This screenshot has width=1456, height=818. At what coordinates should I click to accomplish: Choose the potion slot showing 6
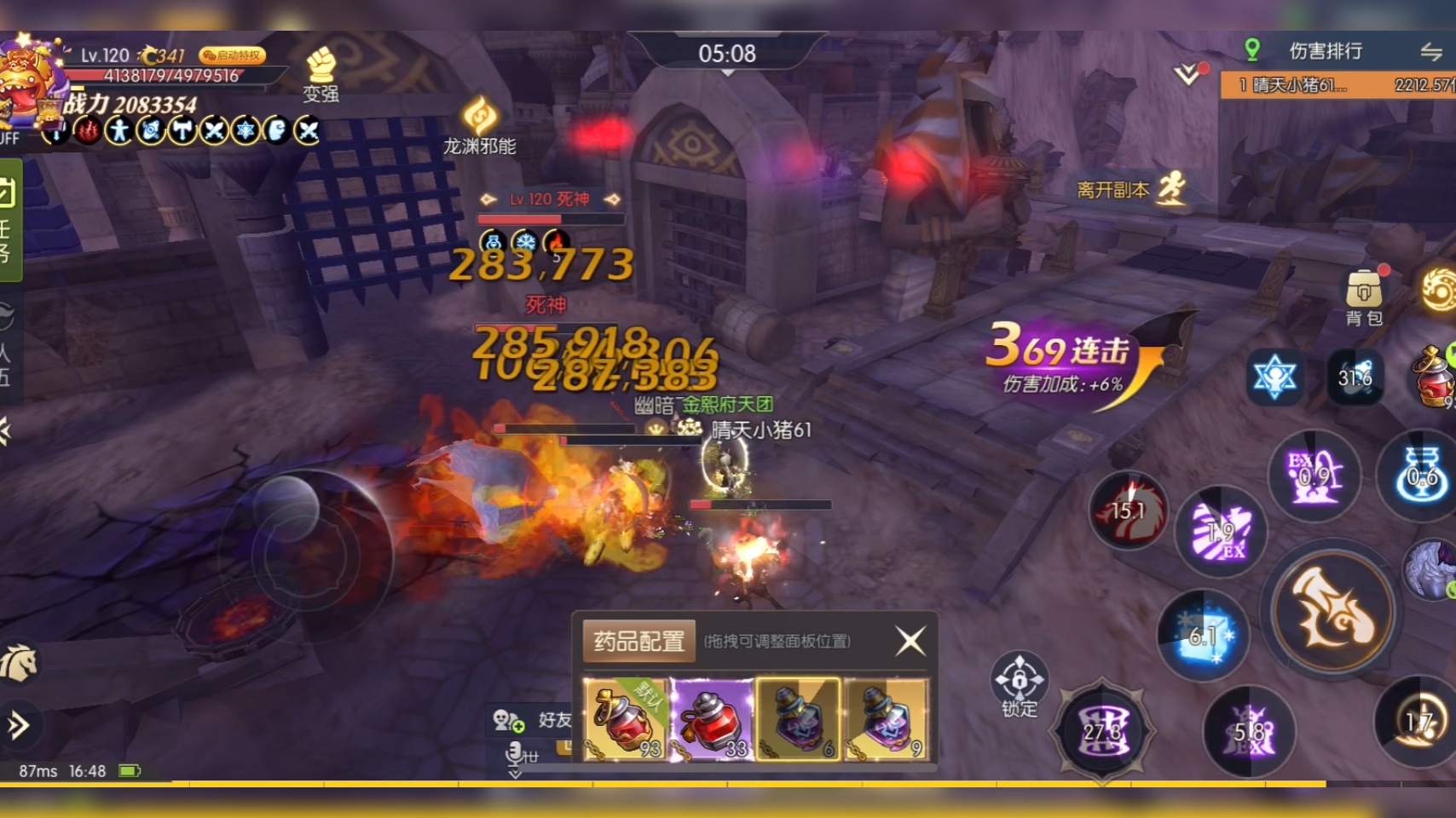(799, 719)
